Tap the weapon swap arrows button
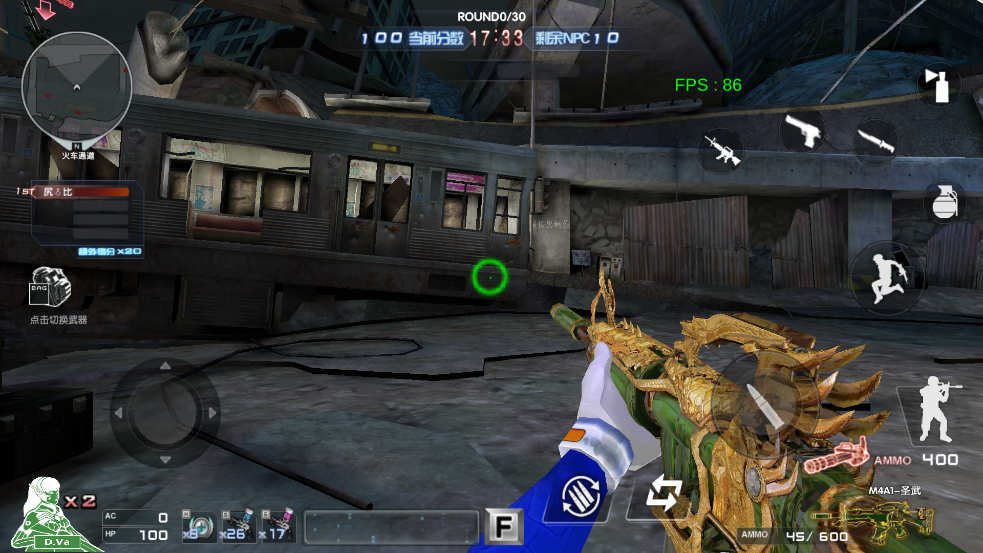Viewport: 983px width, 553px height. (x=662, y=494)
